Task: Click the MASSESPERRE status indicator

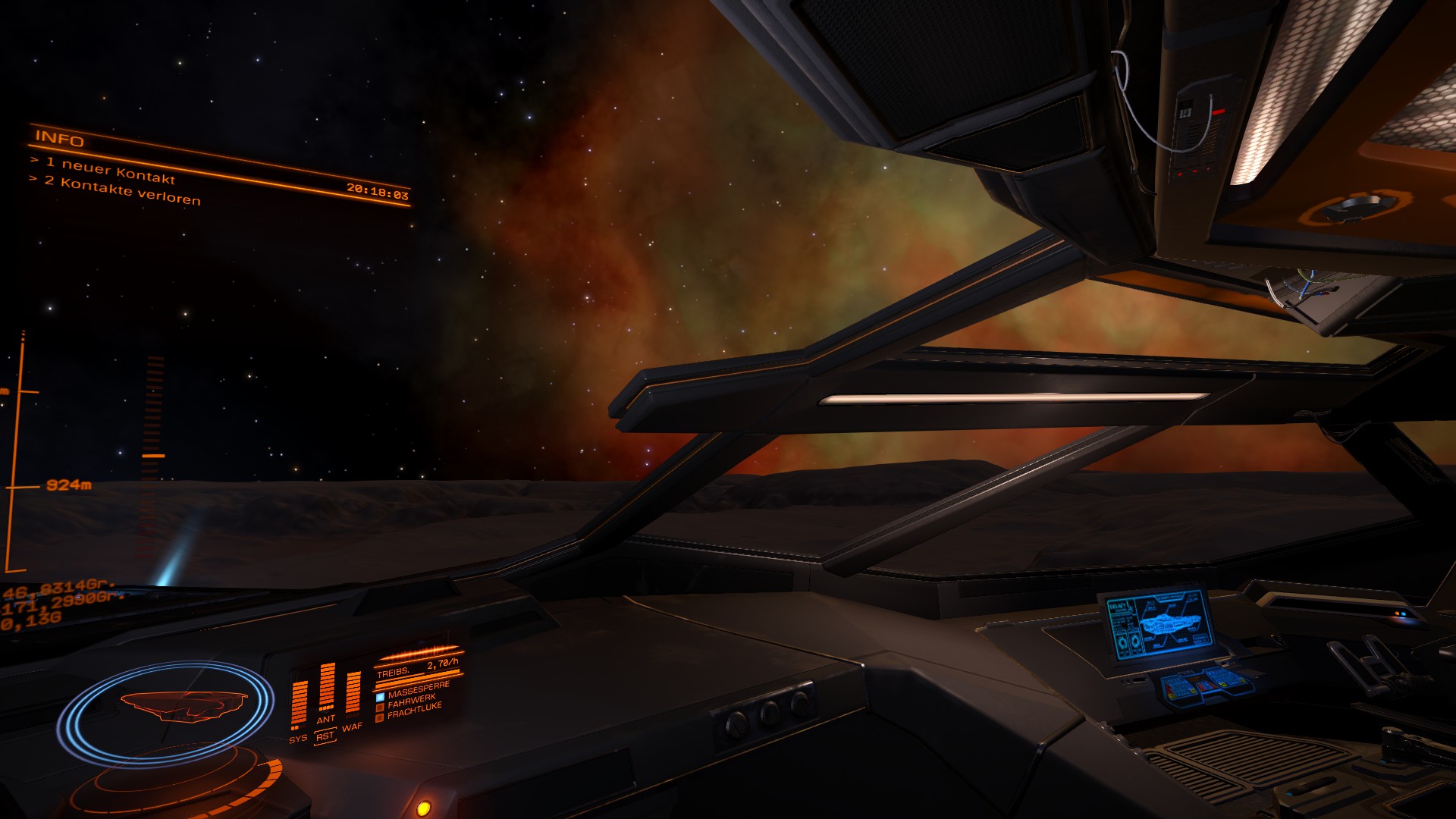Action: tap(381, 697)
